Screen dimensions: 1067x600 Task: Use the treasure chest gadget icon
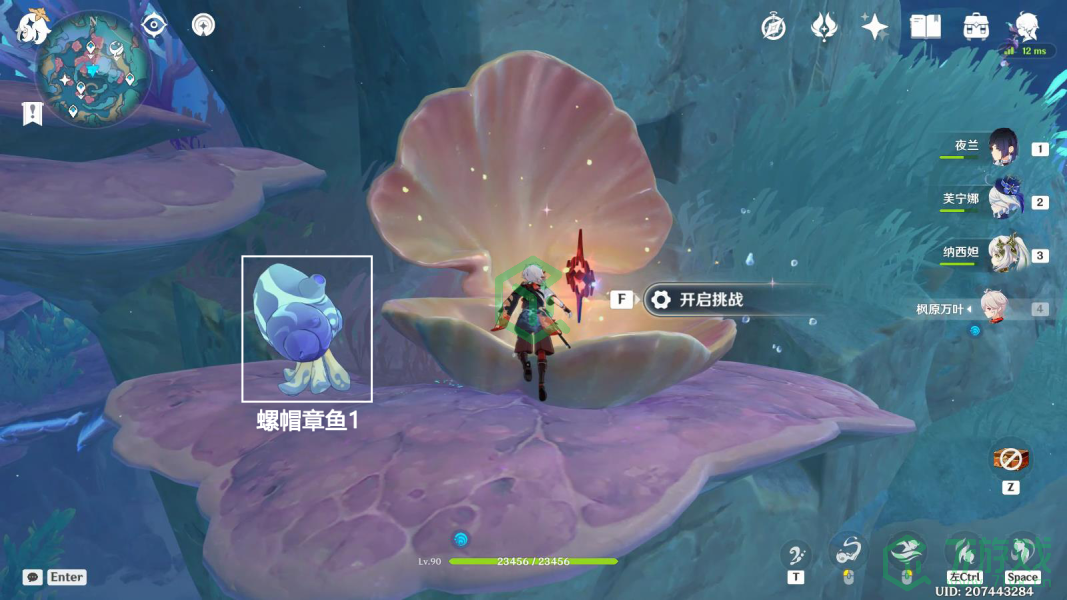(1010, 459)
